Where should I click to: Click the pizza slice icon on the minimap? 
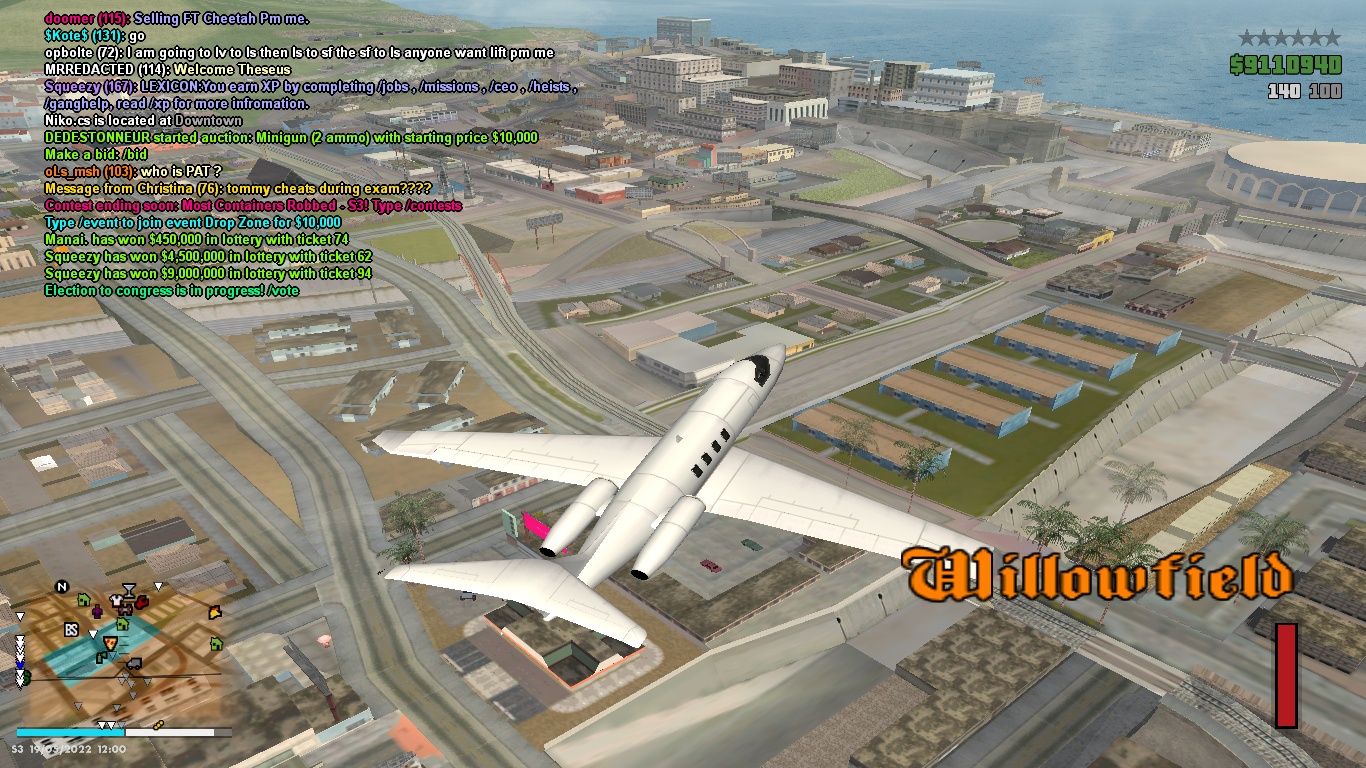(110, 641)
